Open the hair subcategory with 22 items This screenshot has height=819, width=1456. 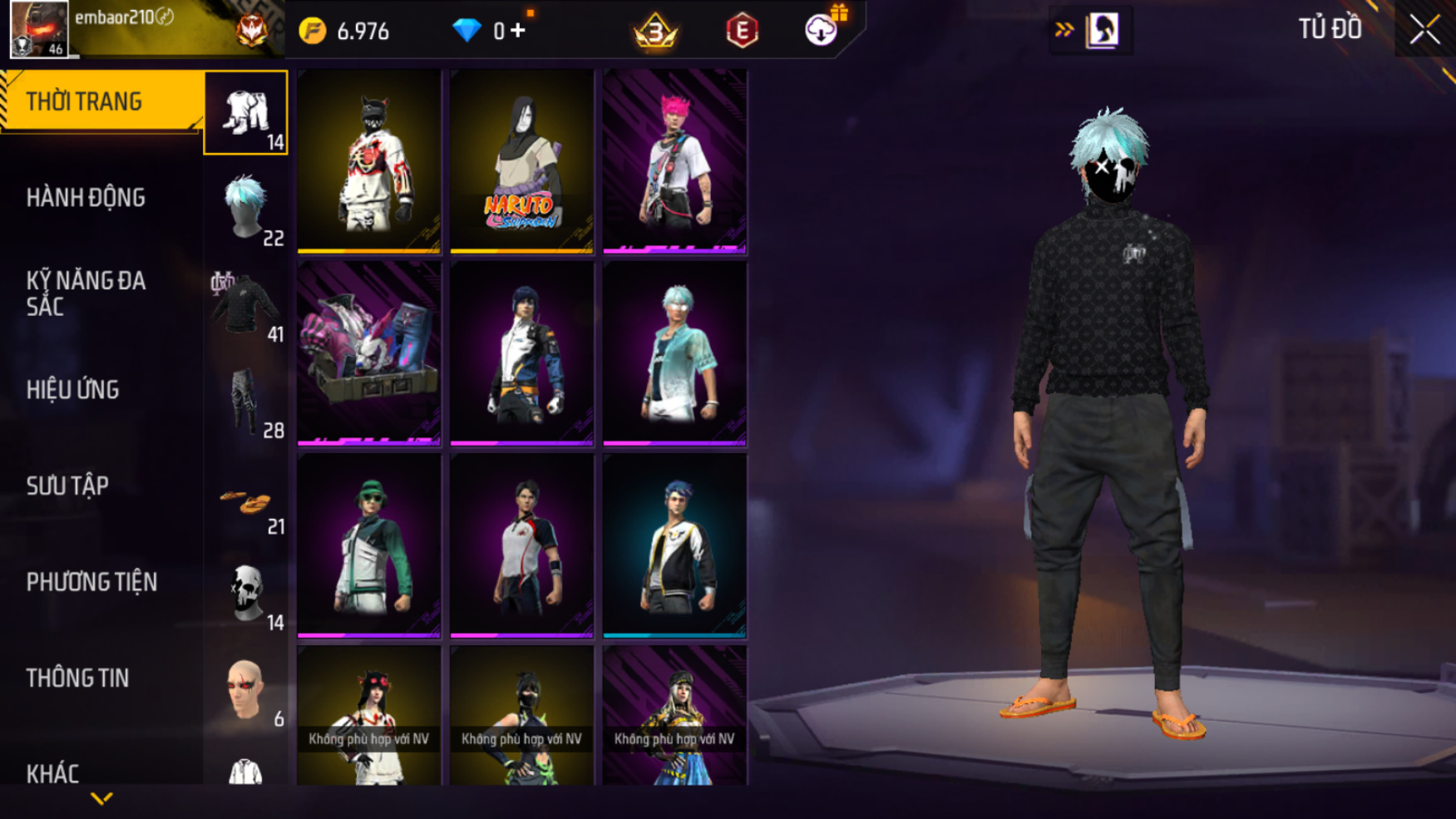coord(246,210)
